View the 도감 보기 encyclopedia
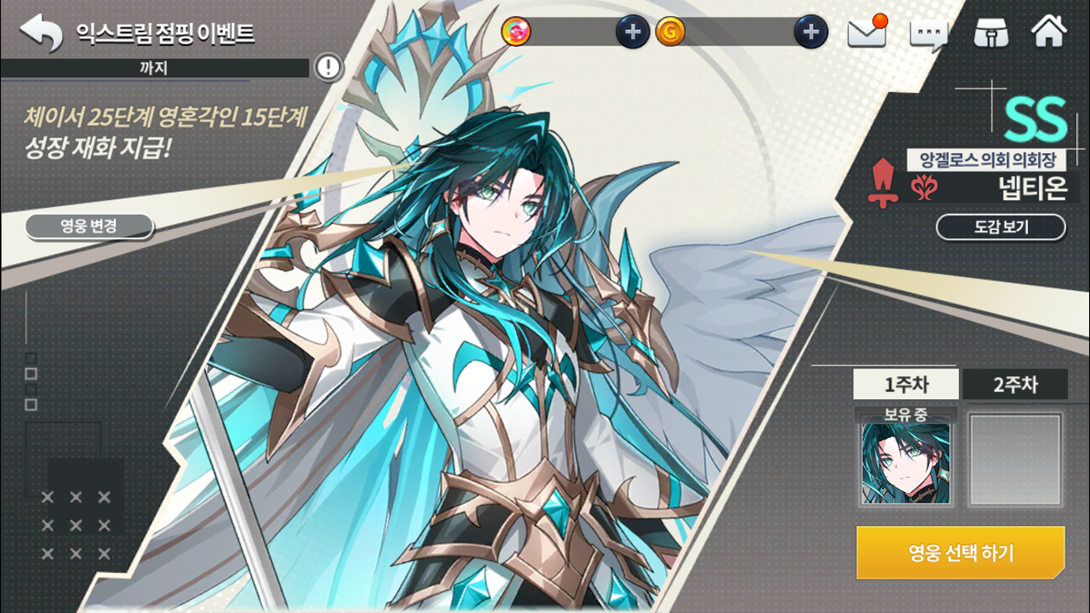Viewport: 1090px width, 613px height. [x=1000, y=227]
